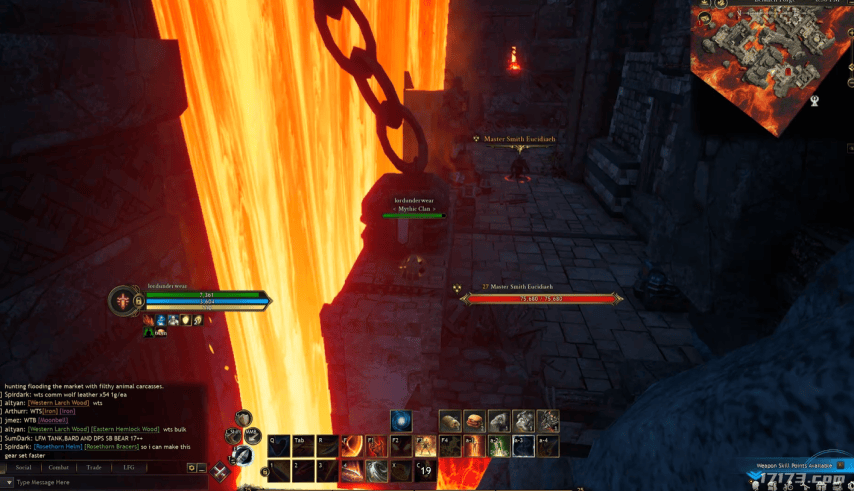Image resolution: width=854 pixels, height=491 pixels.
Task: Use the blue swirl portal ability
Action: point(402,421)
